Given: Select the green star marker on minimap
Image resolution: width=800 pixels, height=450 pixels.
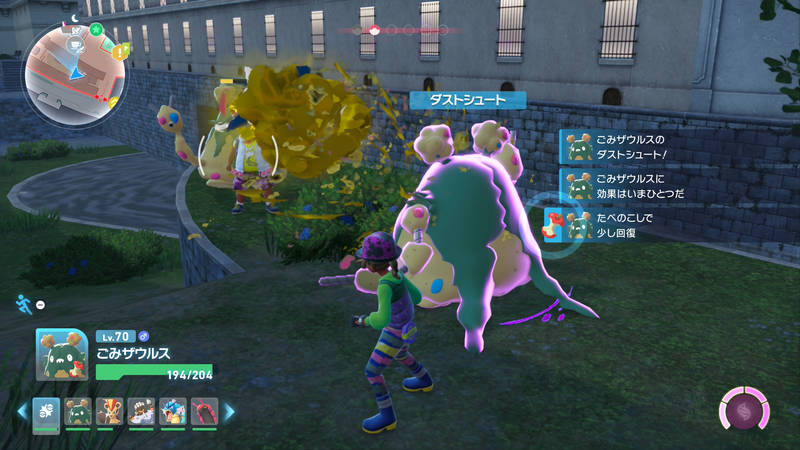Looking at the screenshot, I should click(95, 29).
